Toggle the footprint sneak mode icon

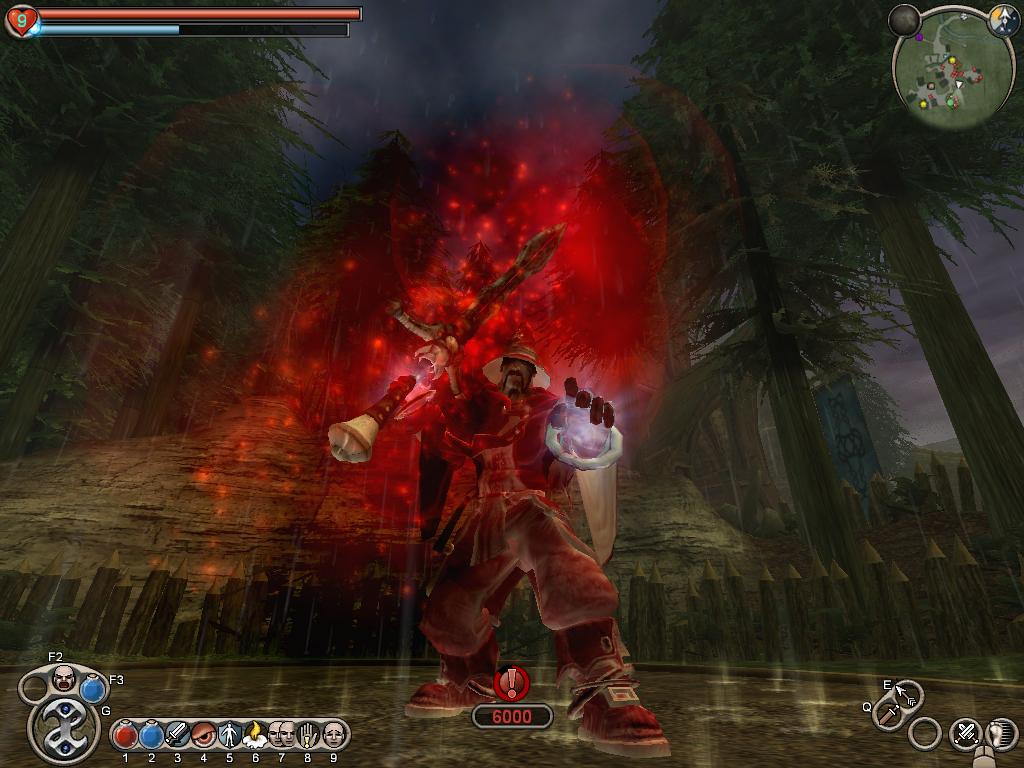point(1000,733)
